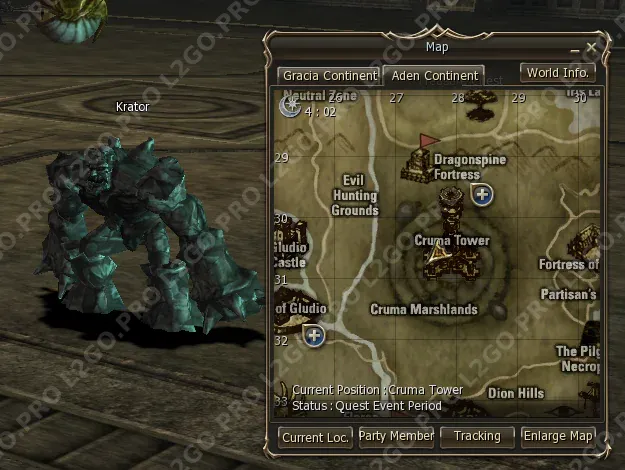This screenshot has width=625, height=470.
Task: Click the Enlarge Map button
Action: (560, 436)
